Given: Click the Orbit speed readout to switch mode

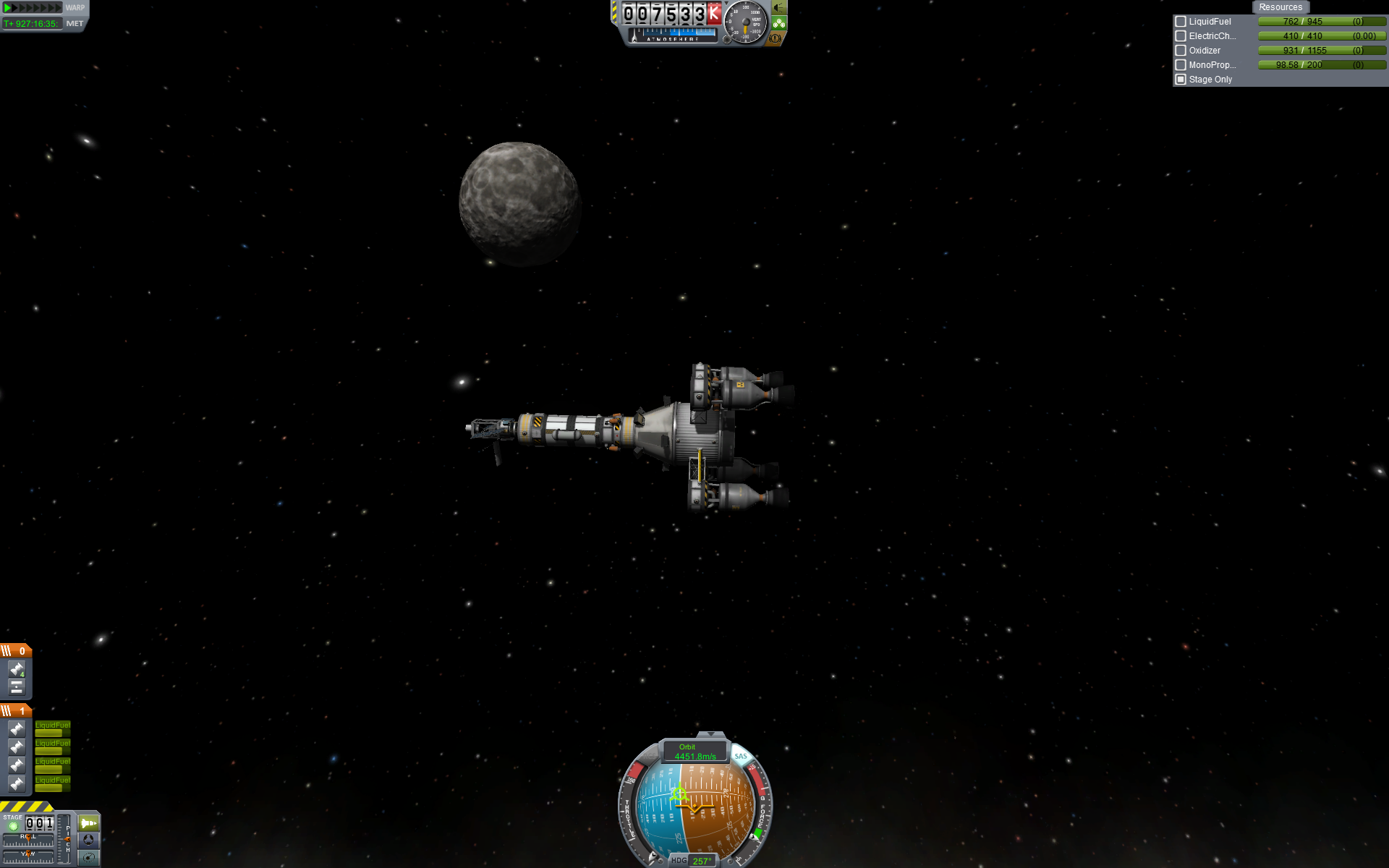Looking at the screenshot, I should (x=694, y=752).
